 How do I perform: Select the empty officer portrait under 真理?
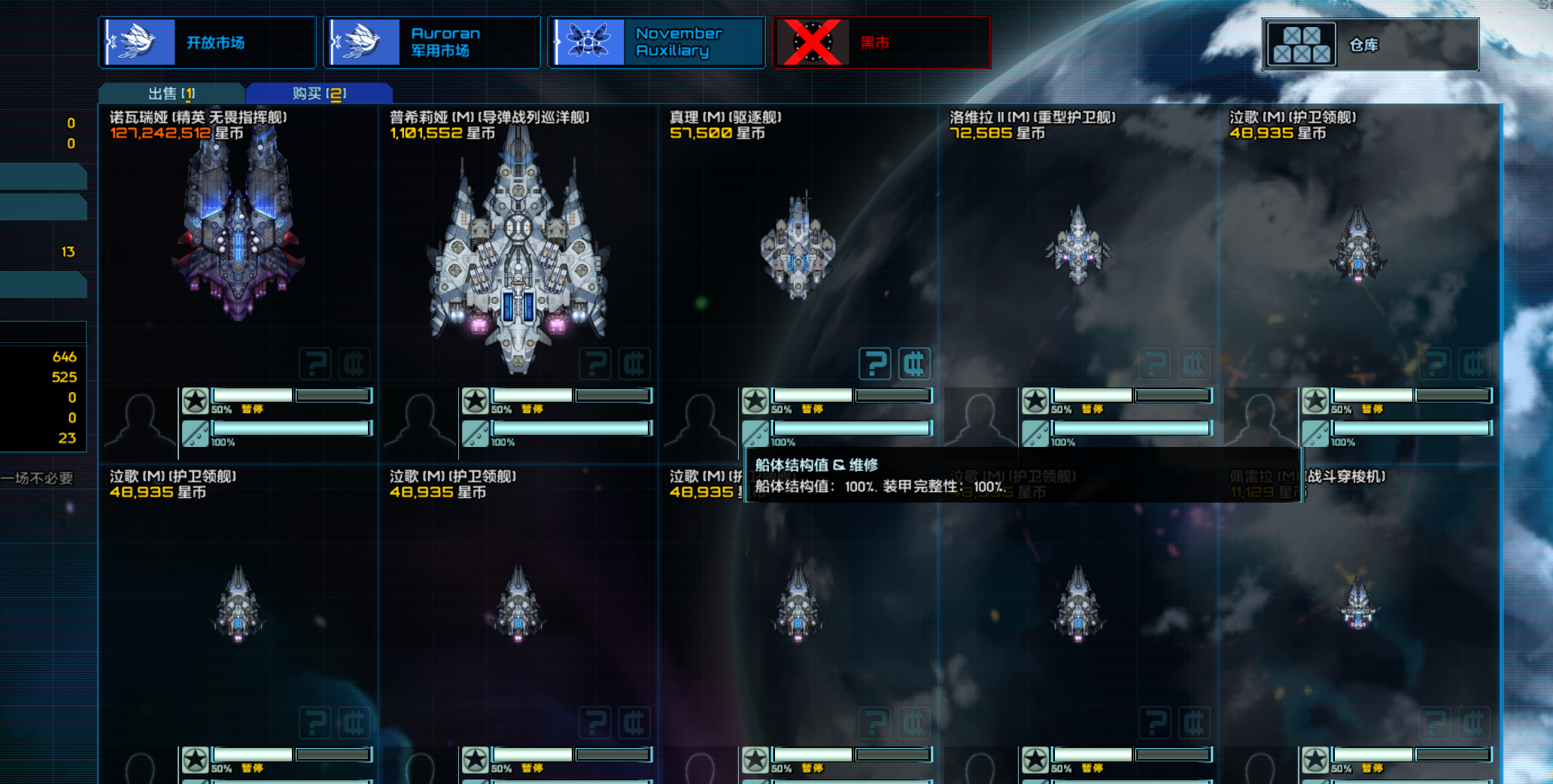tap(701, 418)
